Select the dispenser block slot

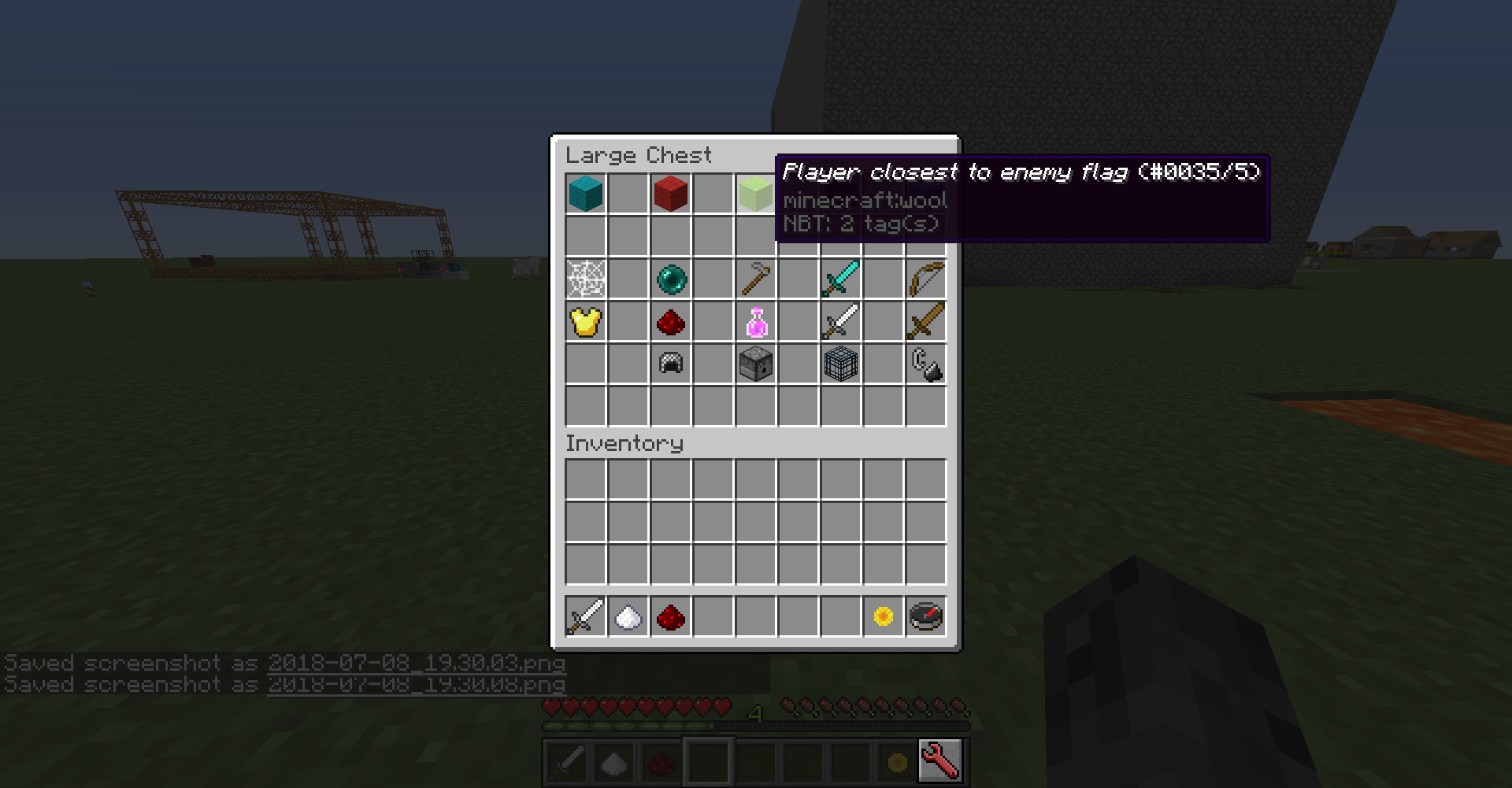click(755, 364)
